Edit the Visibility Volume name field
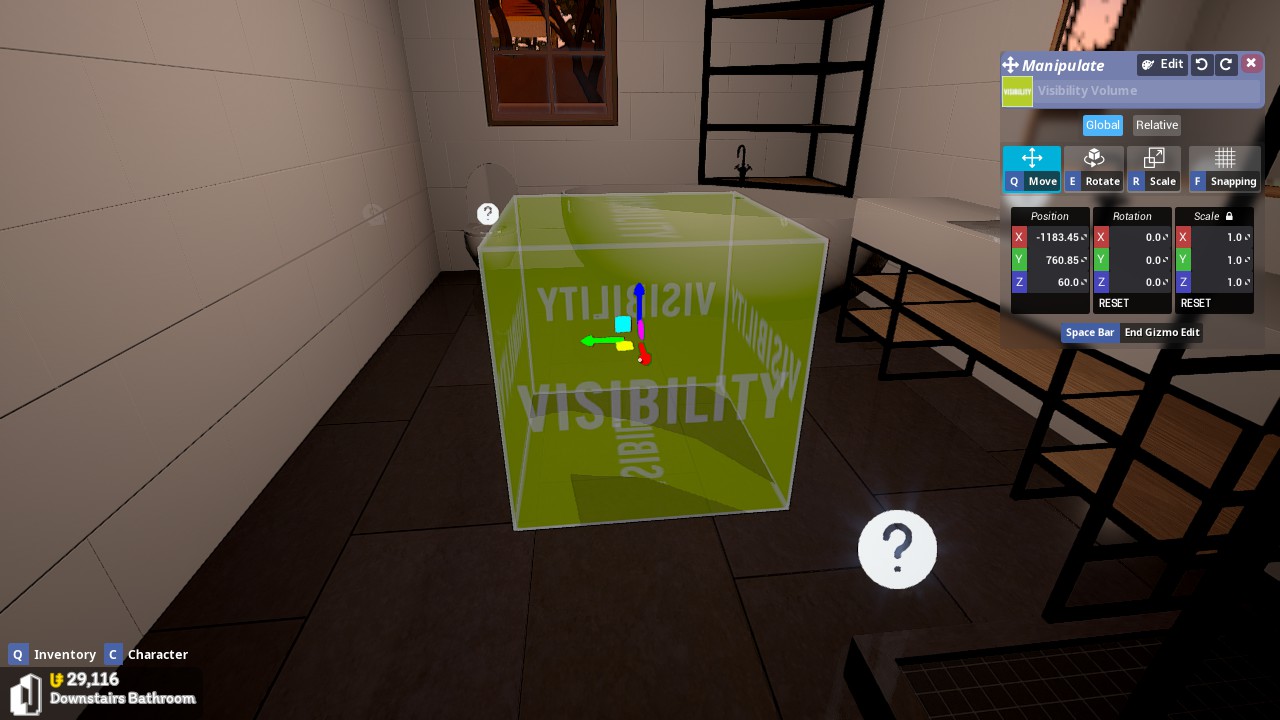The image size is (1280, 720). [1147, 91]
